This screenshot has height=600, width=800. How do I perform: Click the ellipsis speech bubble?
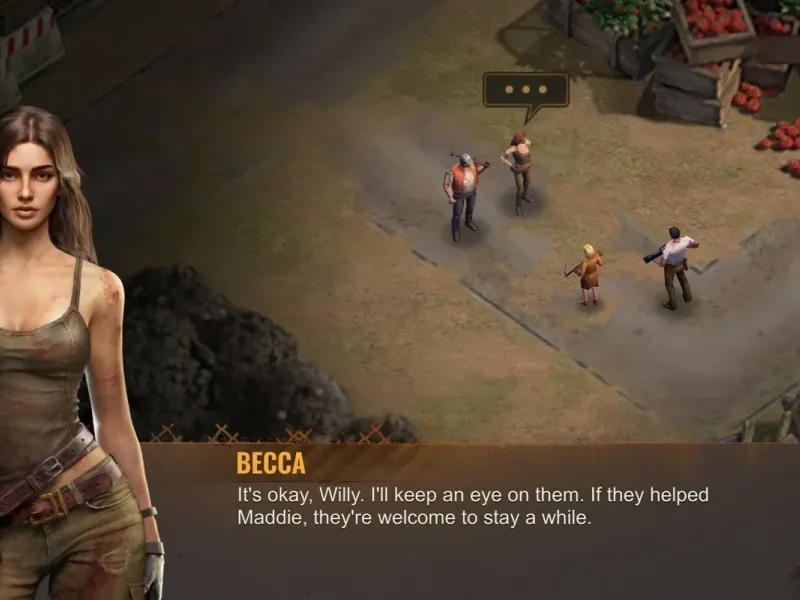pyautogui.click(x=525, y=90)
